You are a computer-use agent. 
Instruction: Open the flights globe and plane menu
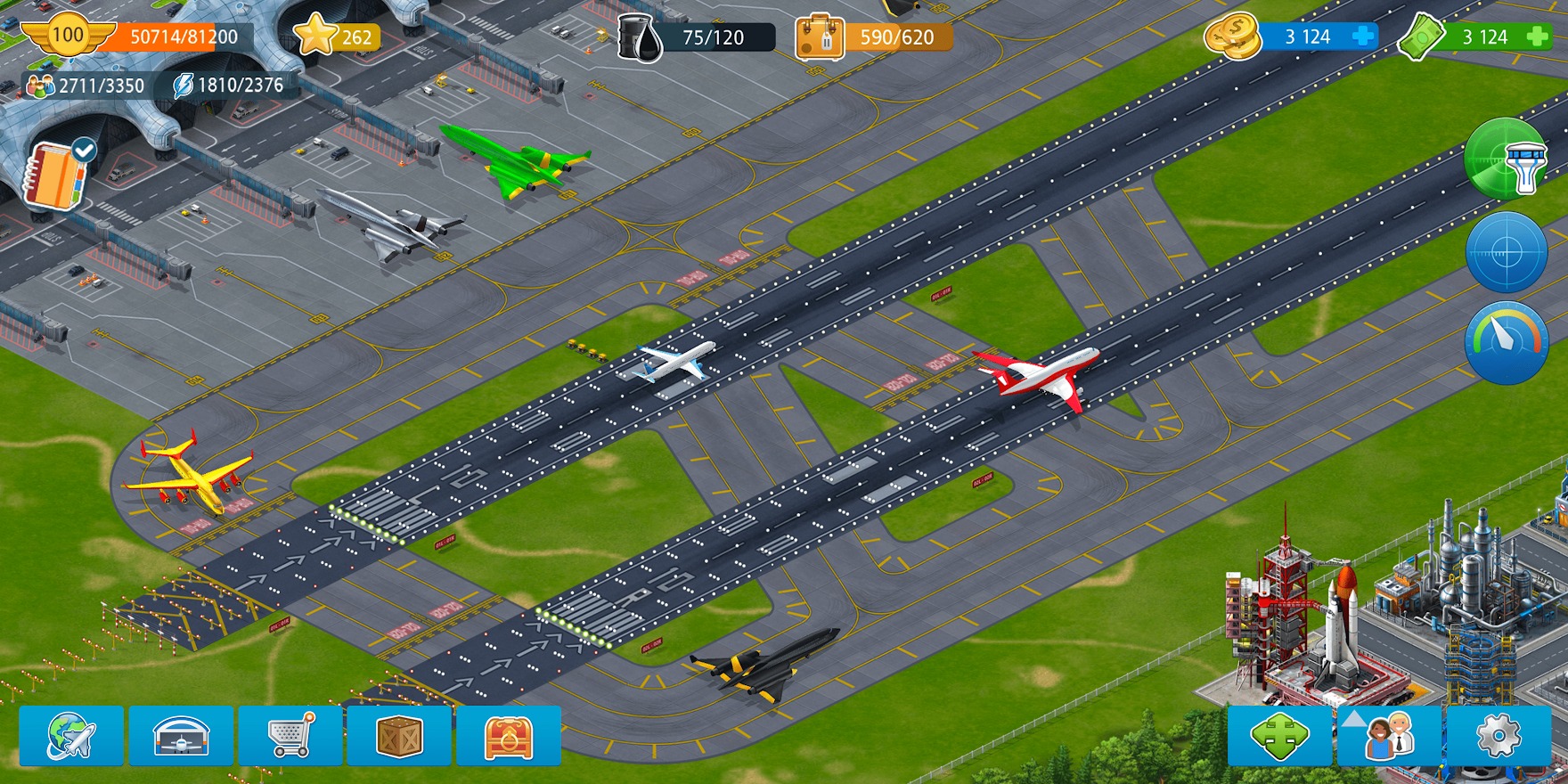point(71,736)
